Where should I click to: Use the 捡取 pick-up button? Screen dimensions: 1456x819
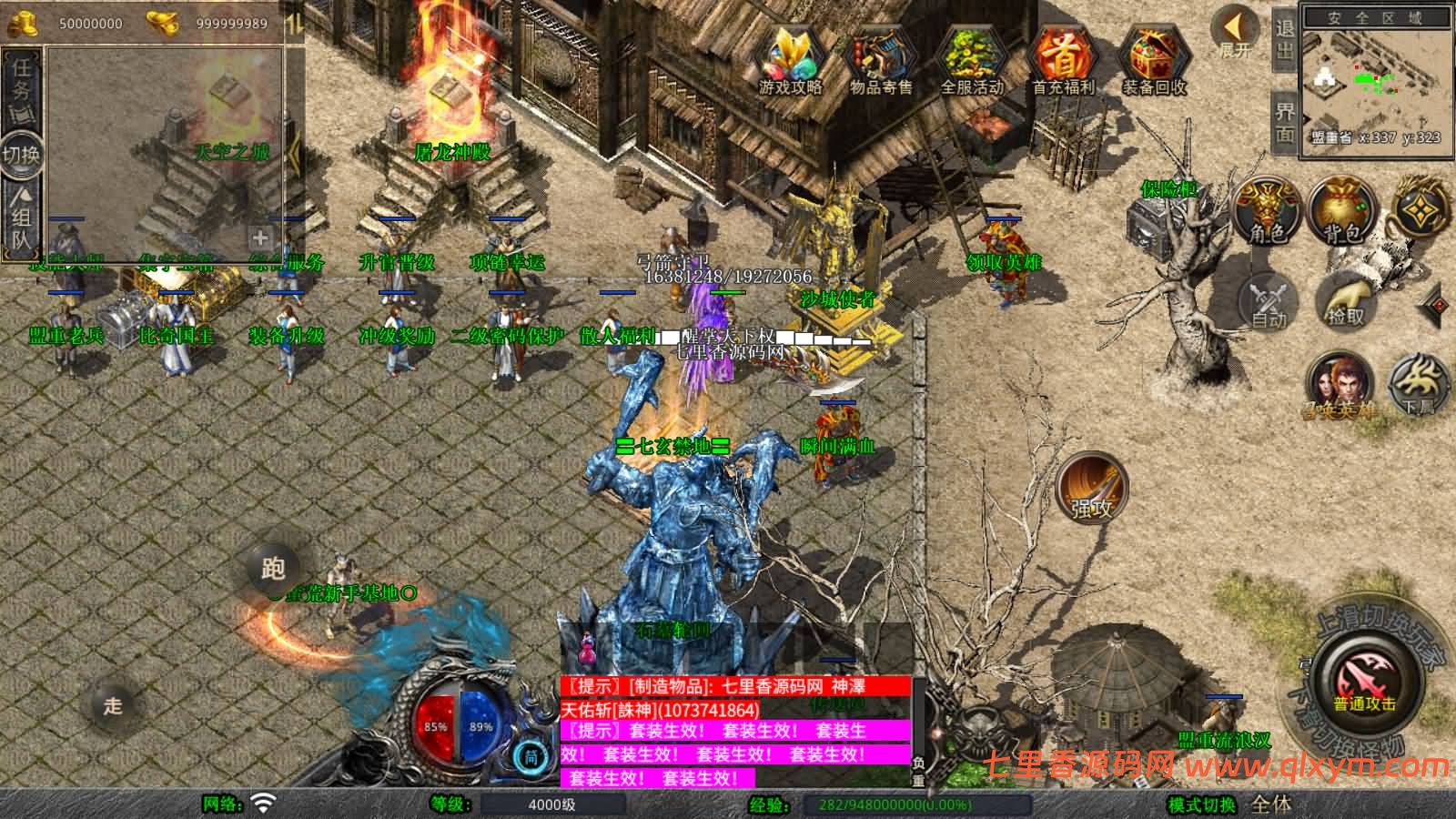point(1345,300)
